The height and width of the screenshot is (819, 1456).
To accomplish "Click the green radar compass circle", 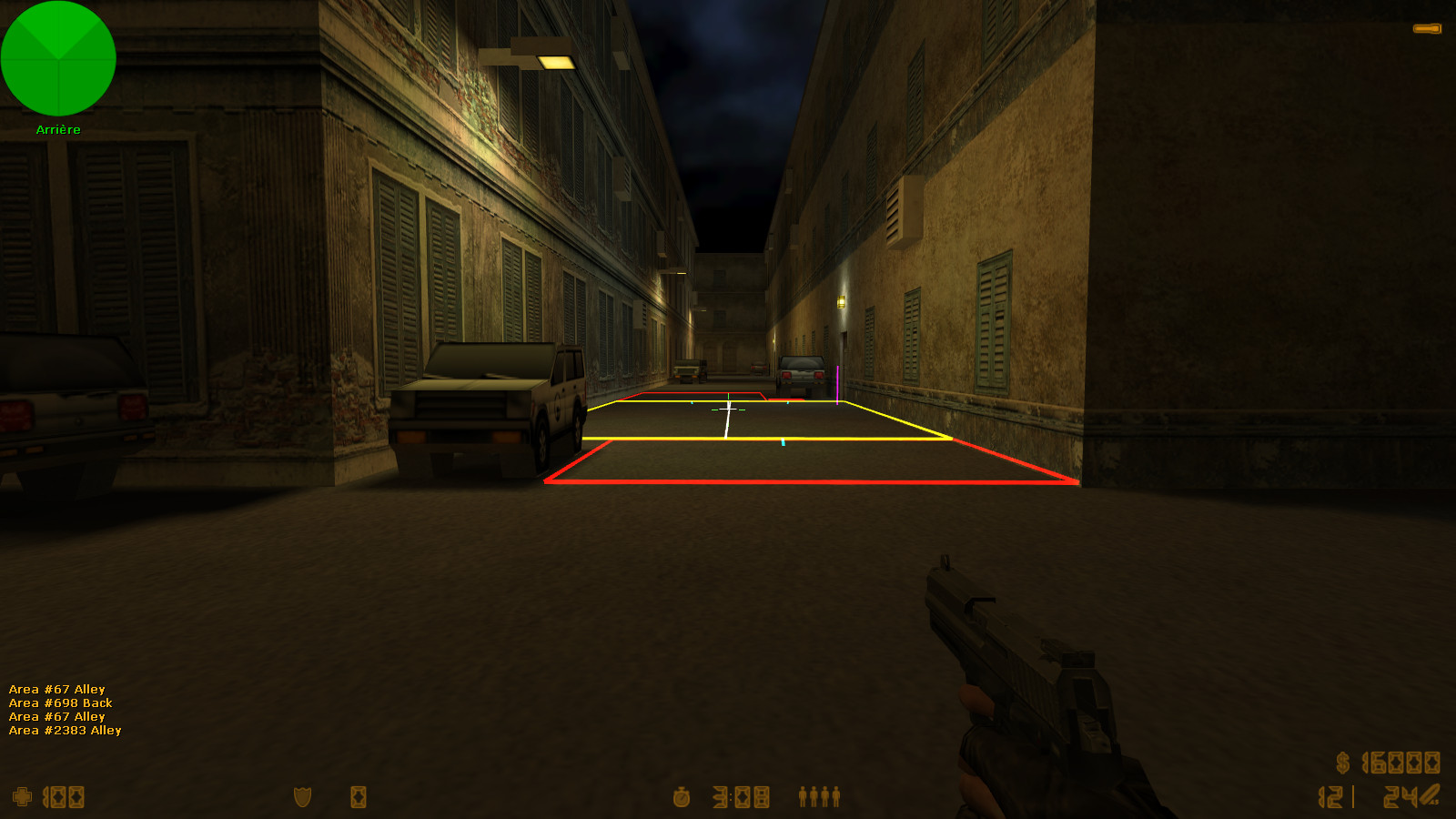I will [58, 58].
